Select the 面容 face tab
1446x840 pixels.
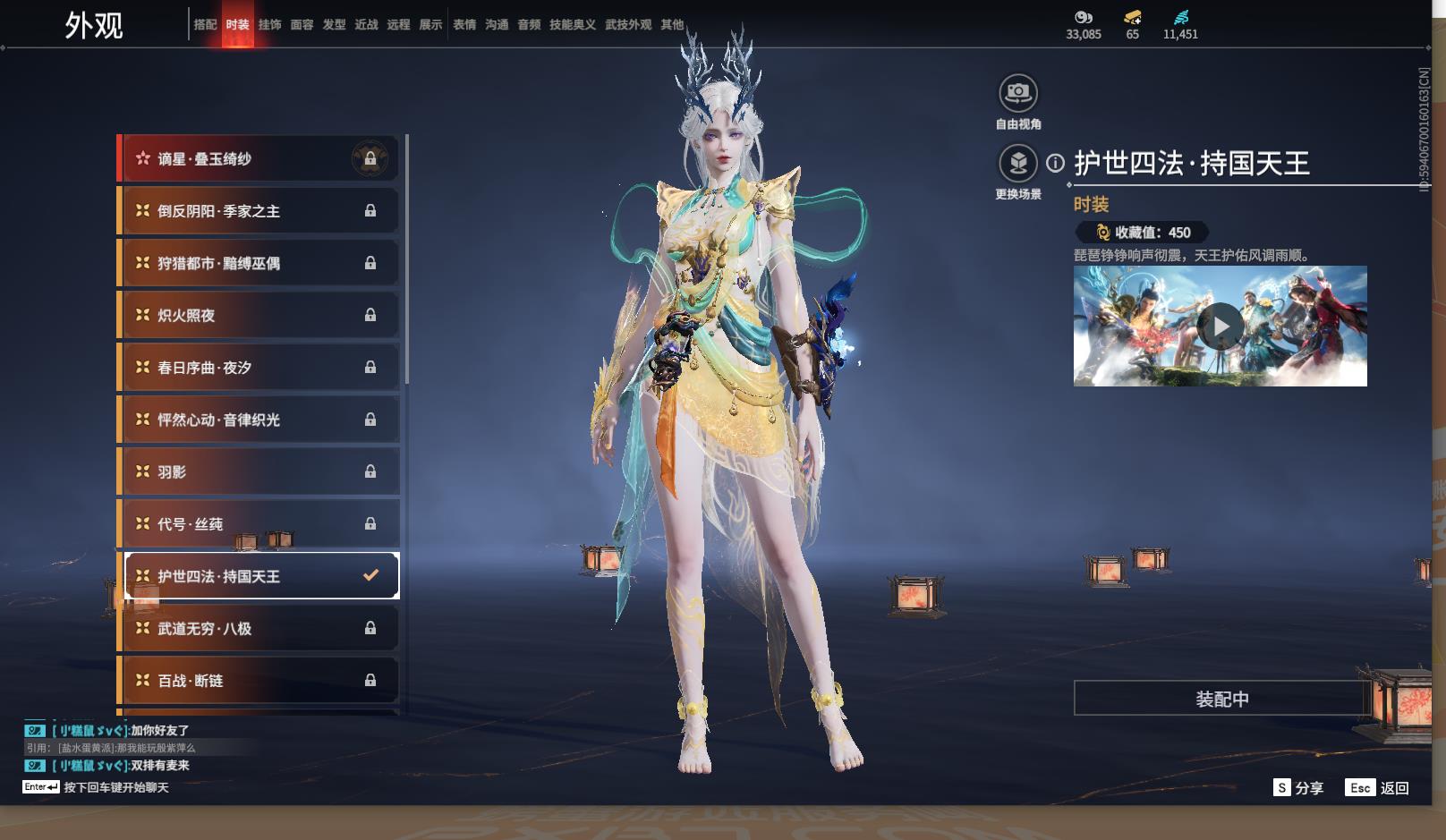click(x=302, y=25)
